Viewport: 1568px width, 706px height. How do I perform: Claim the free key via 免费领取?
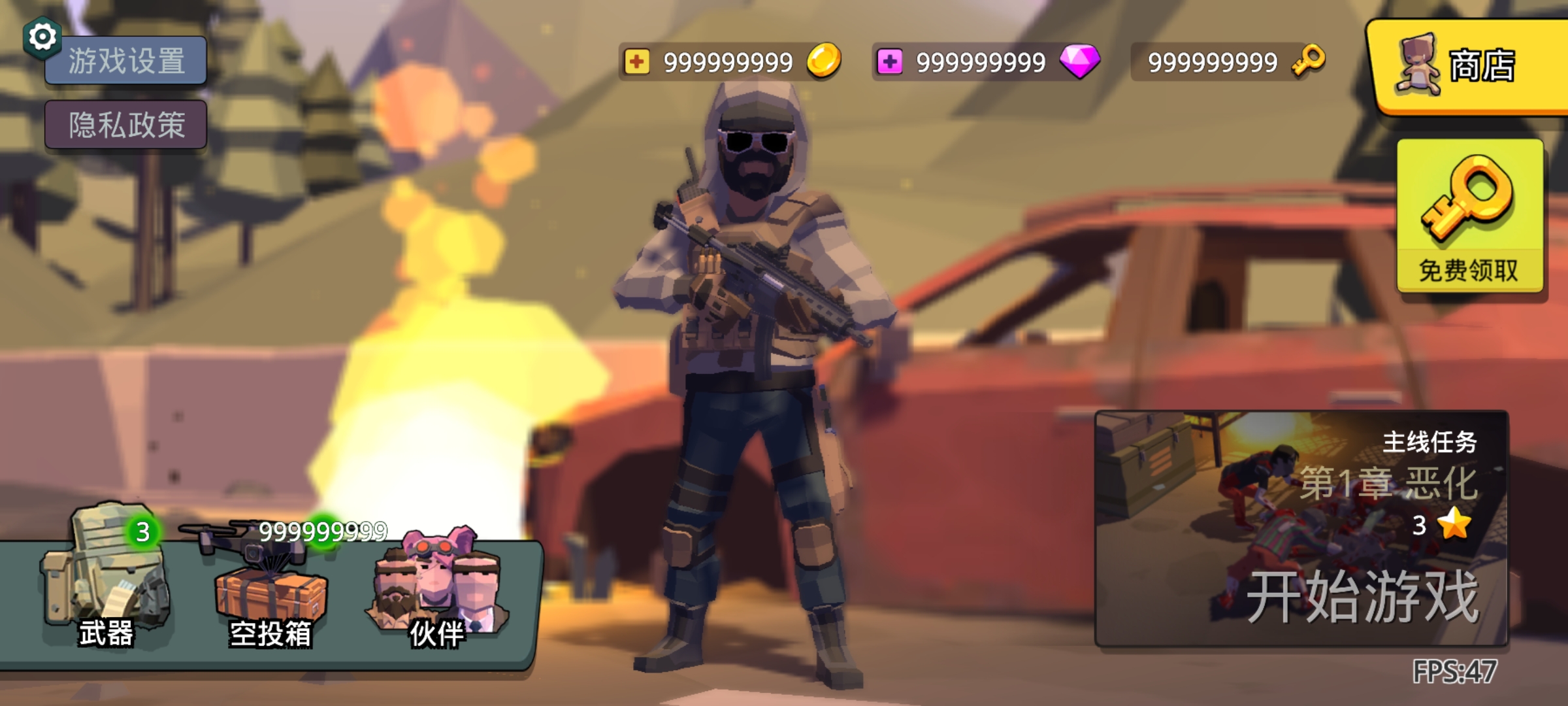click(x=1469, y=216)
